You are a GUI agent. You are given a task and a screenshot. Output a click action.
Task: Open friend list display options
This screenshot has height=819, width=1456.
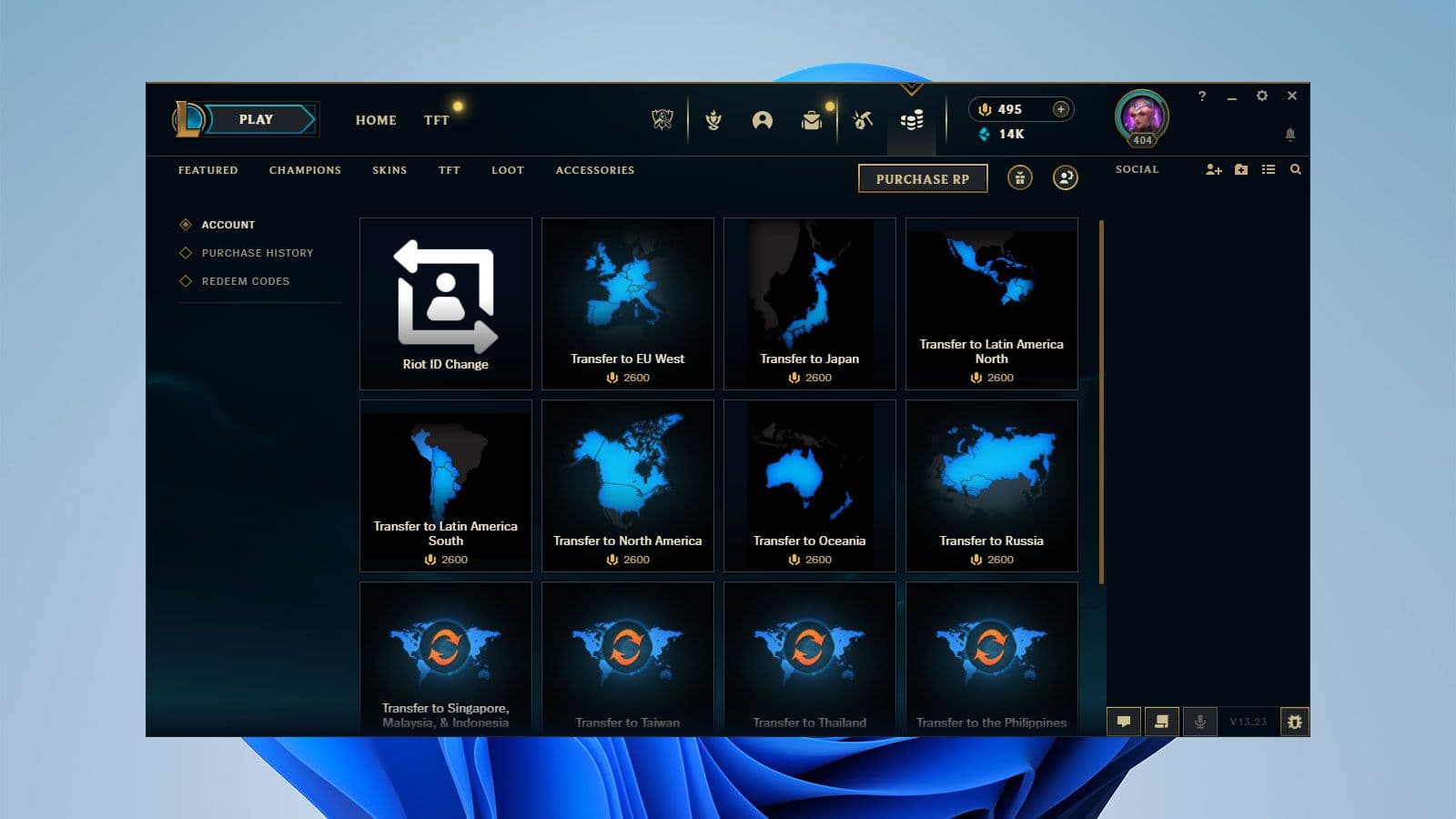[1269, 169]
